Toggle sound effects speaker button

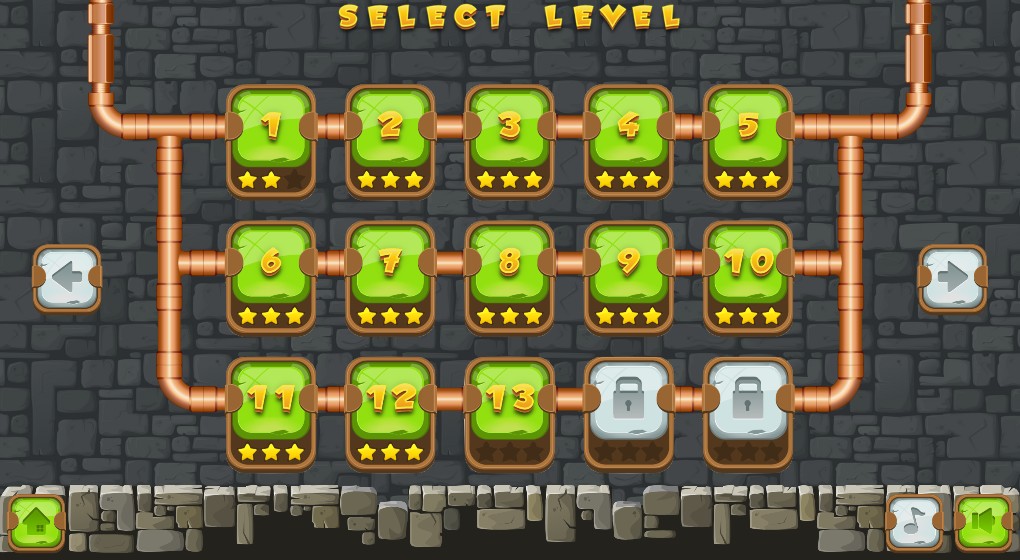983,522
